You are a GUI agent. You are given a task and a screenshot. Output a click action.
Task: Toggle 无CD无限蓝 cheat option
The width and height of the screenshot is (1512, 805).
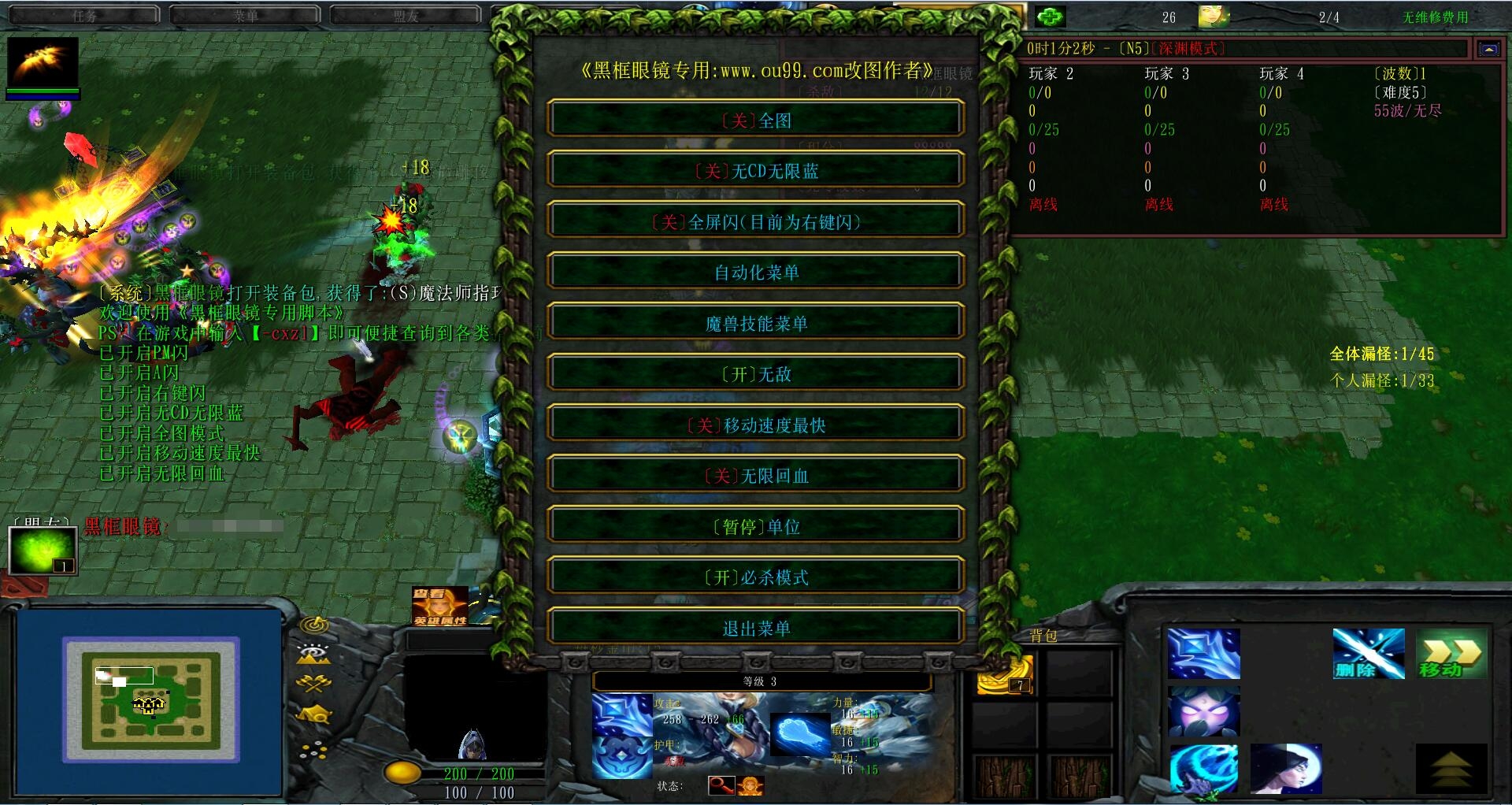coord(756,171)
